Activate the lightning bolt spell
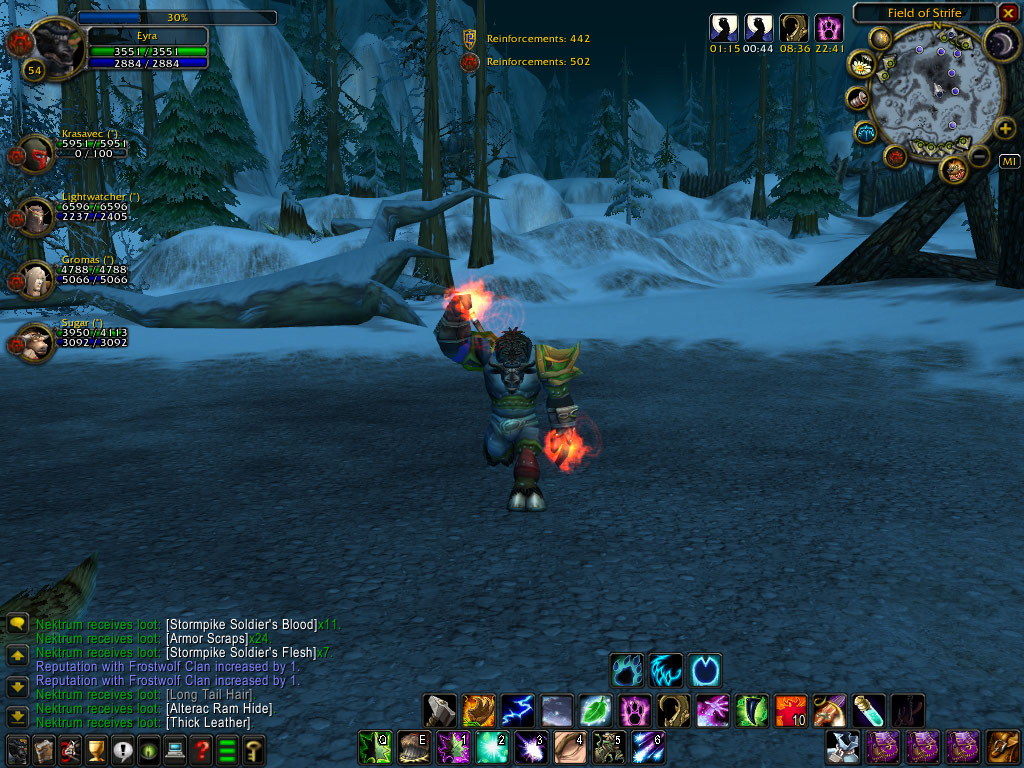1024x768 pixels. (517, 710)
